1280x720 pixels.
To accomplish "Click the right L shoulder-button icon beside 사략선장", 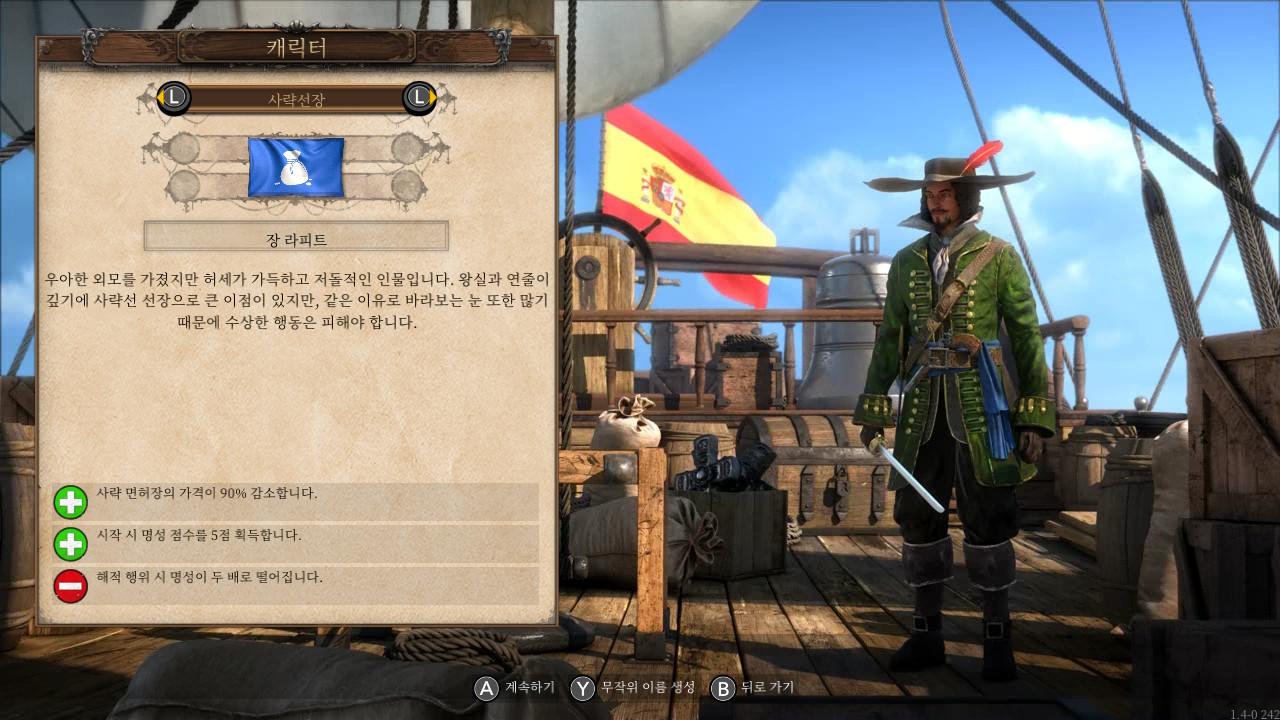I will (418, 99).
